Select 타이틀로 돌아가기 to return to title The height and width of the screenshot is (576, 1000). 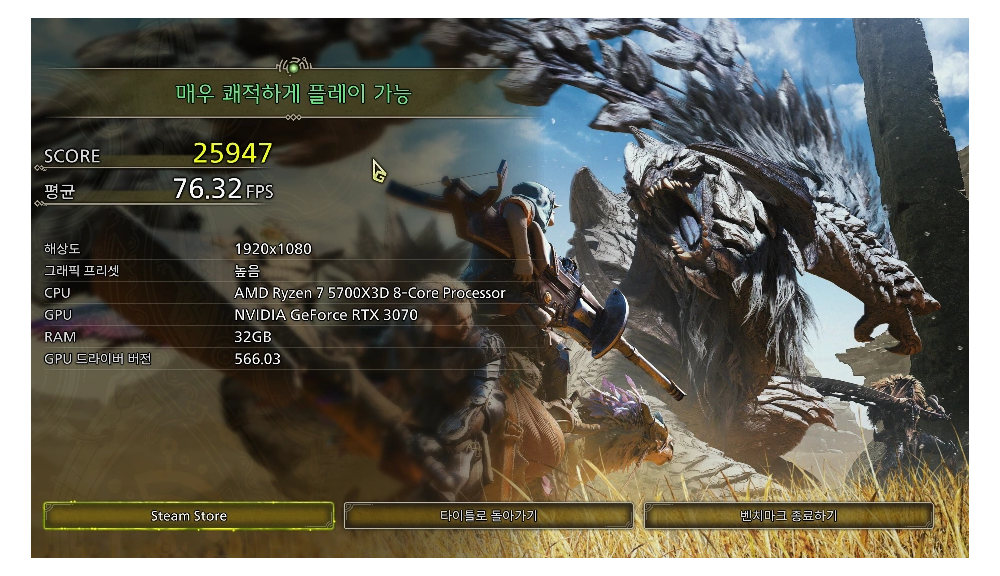(488, 516)
